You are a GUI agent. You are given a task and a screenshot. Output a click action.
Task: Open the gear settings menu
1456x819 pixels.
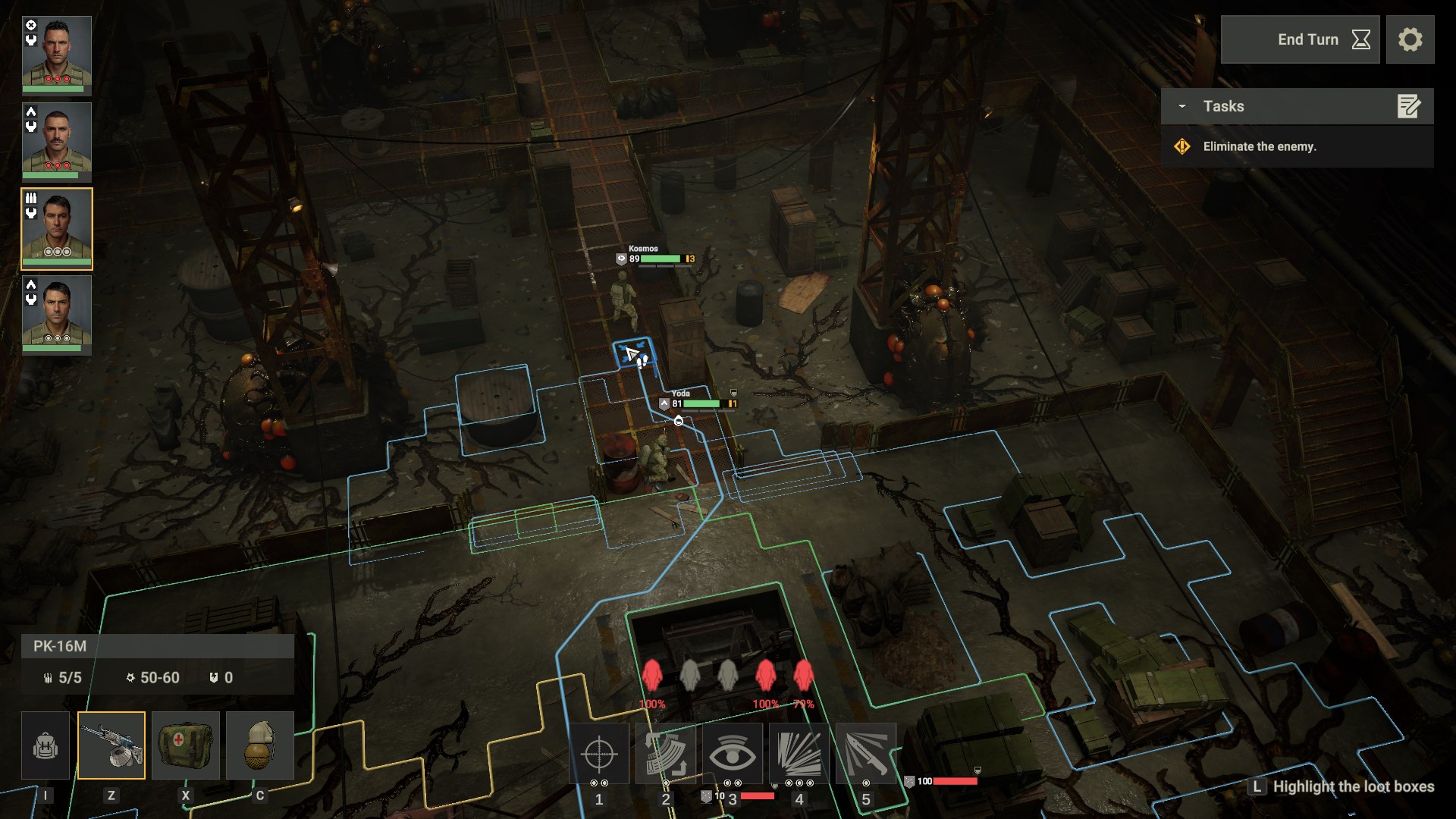(1410, 39)
